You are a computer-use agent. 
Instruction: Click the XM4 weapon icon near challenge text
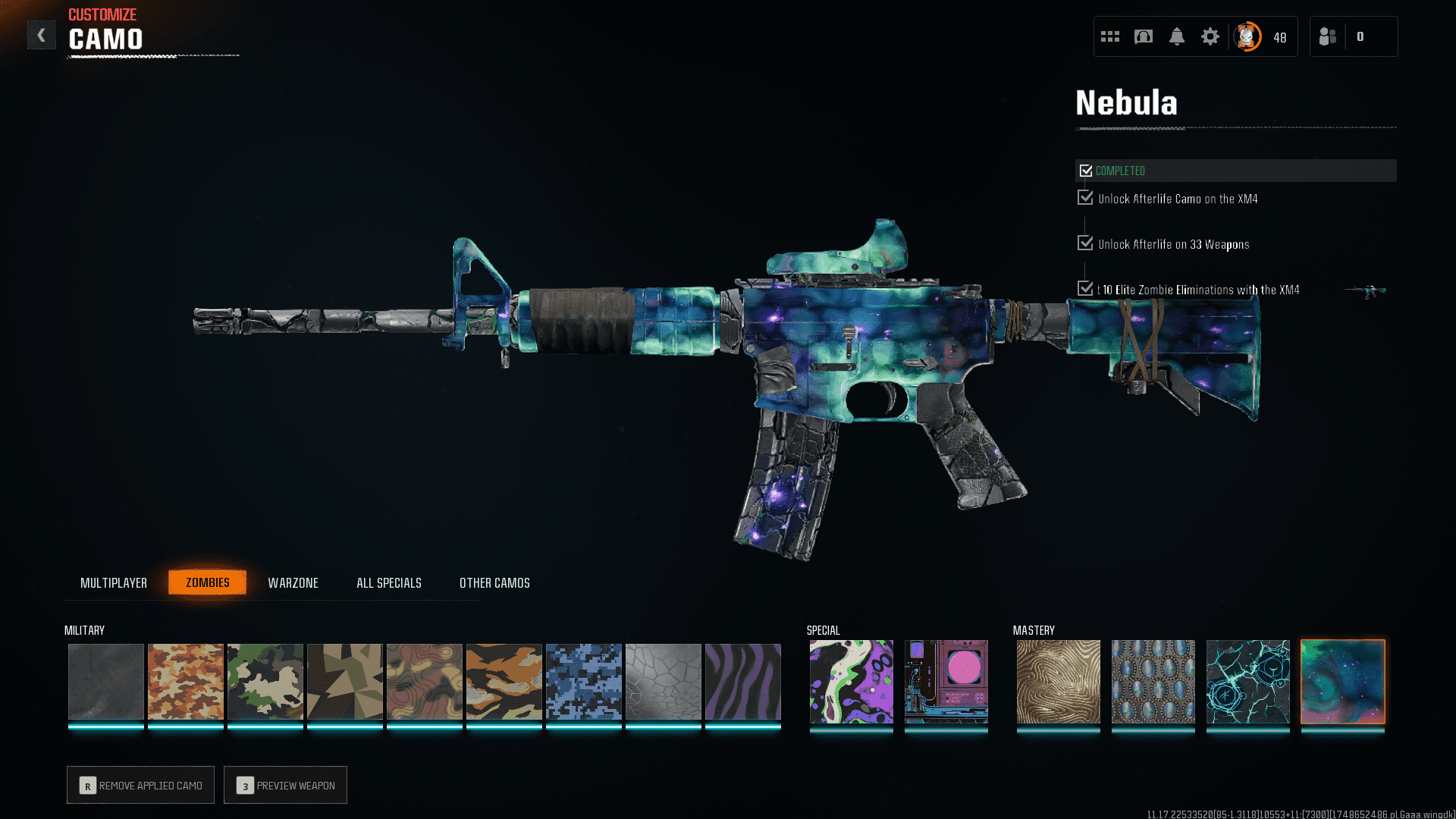(1365, 290)
